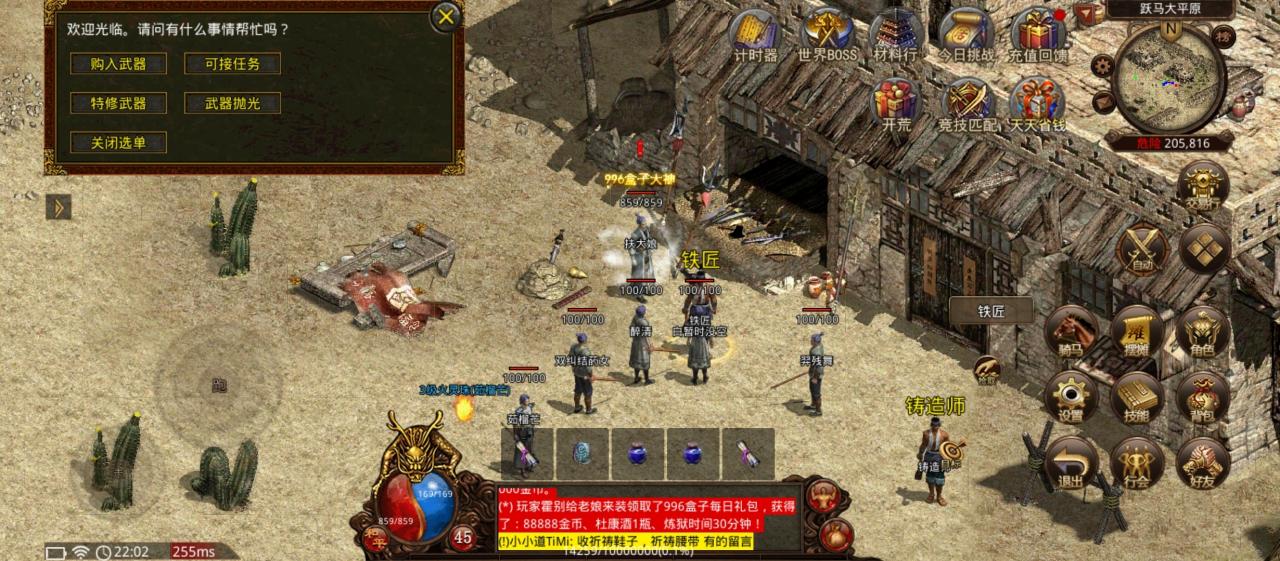The height and width of the screenshot is (561, 1280).
Task: Open the 角色 character sheet
Action: point(1203,332)
